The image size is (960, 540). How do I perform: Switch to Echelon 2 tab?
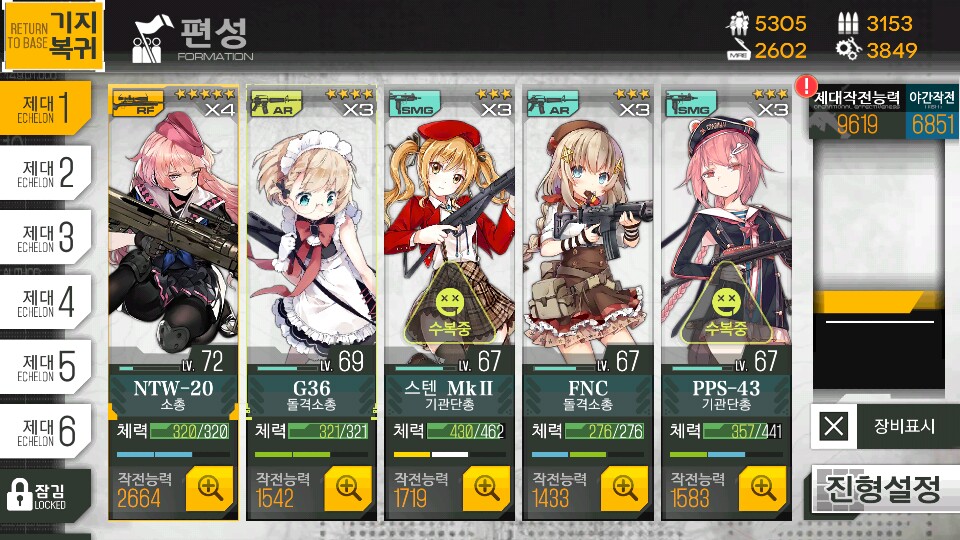click(46, 172)
